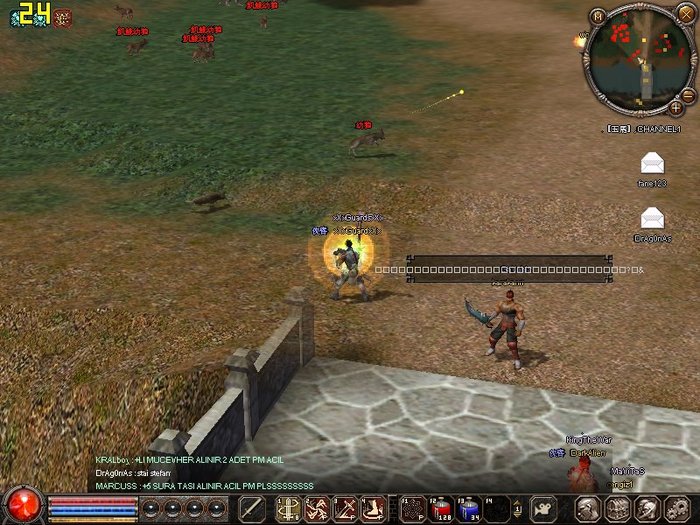The height and width of the screenshot is (525, 700).
Task: Click the red orb at the status bar
Action: pyautogui.click(x=21, y=505)
